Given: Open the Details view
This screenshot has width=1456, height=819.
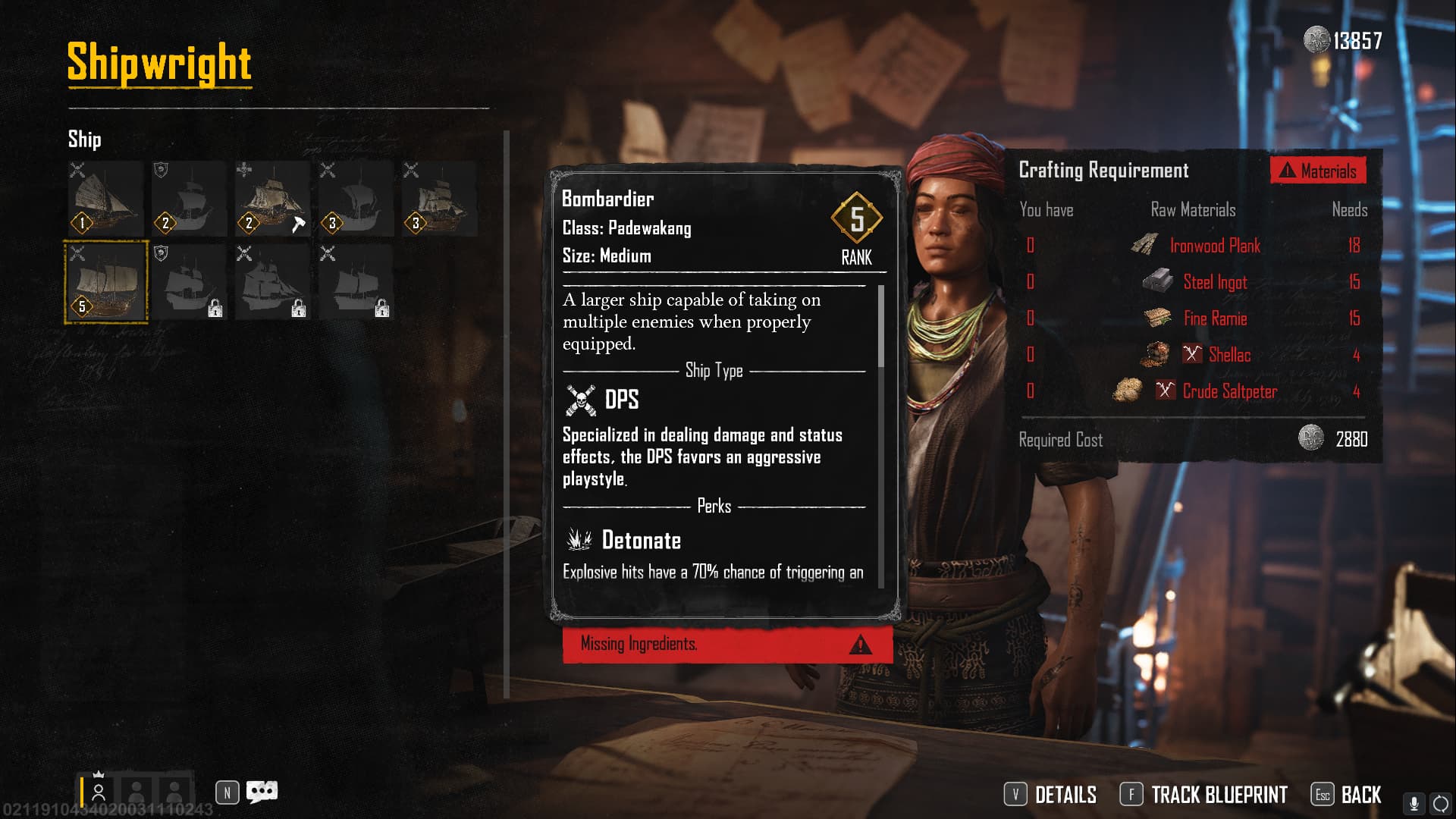Looking at the screenshot, I should 1051,795.
